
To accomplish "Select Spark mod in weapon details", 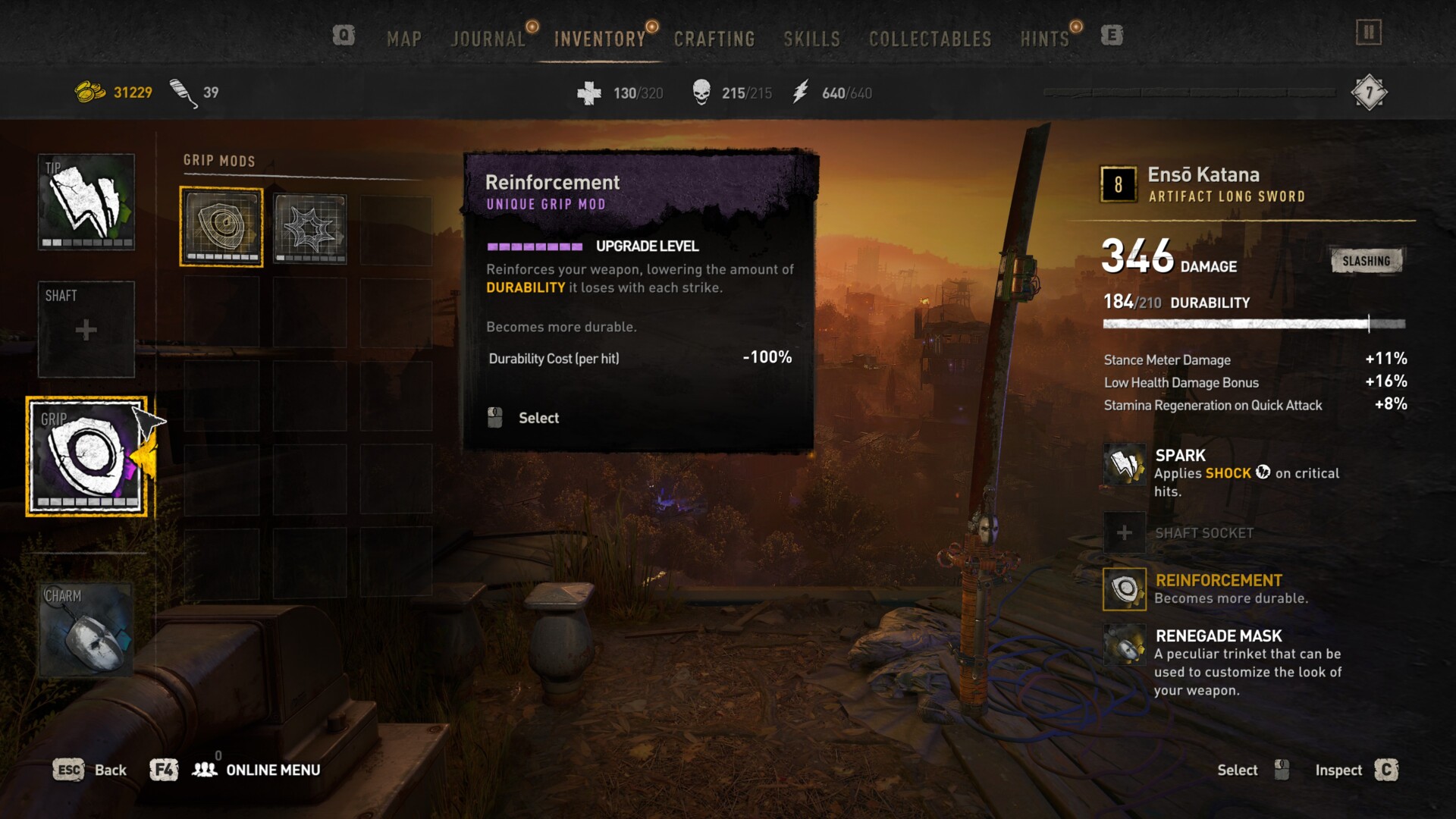I will click(x=1180, y=456).
